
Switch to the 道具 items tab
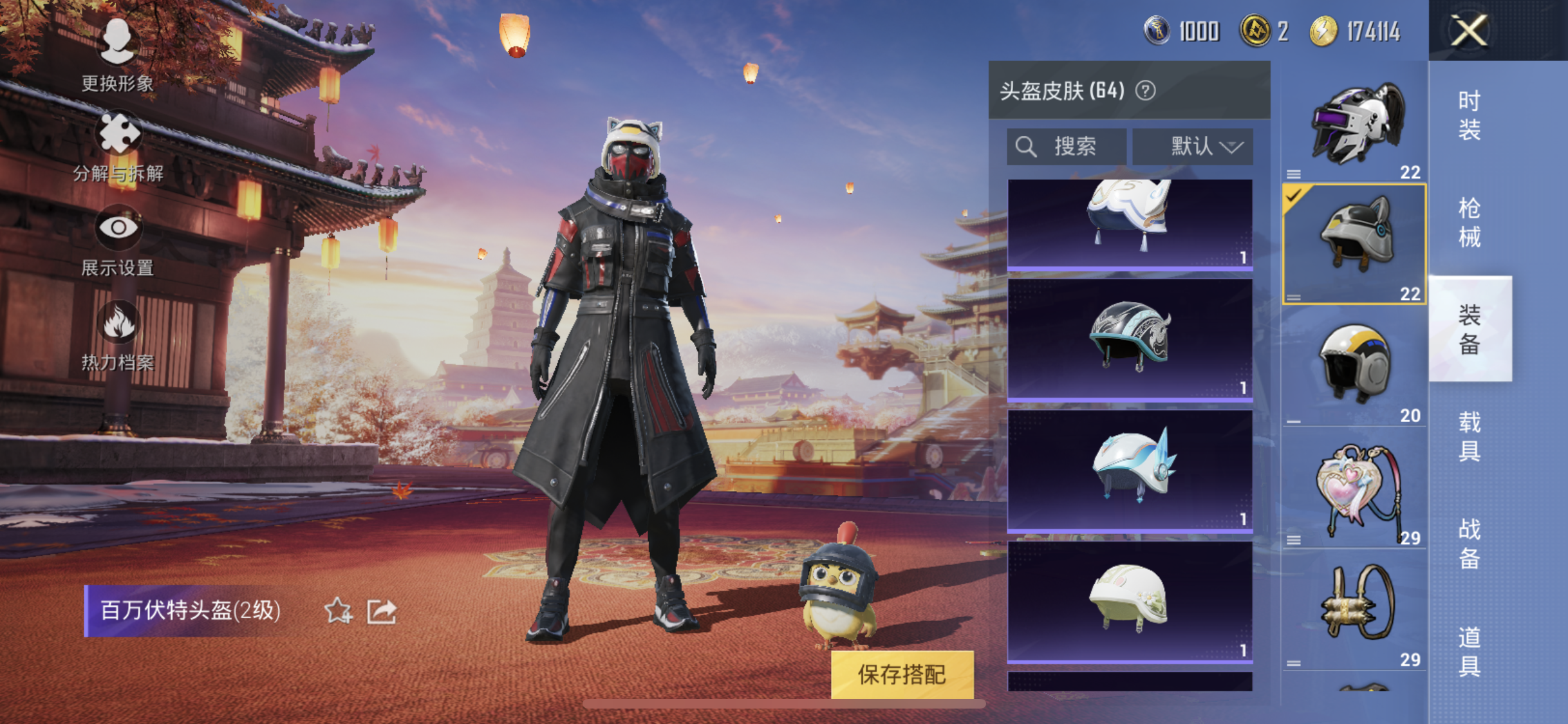click(x=1470, y=651)
